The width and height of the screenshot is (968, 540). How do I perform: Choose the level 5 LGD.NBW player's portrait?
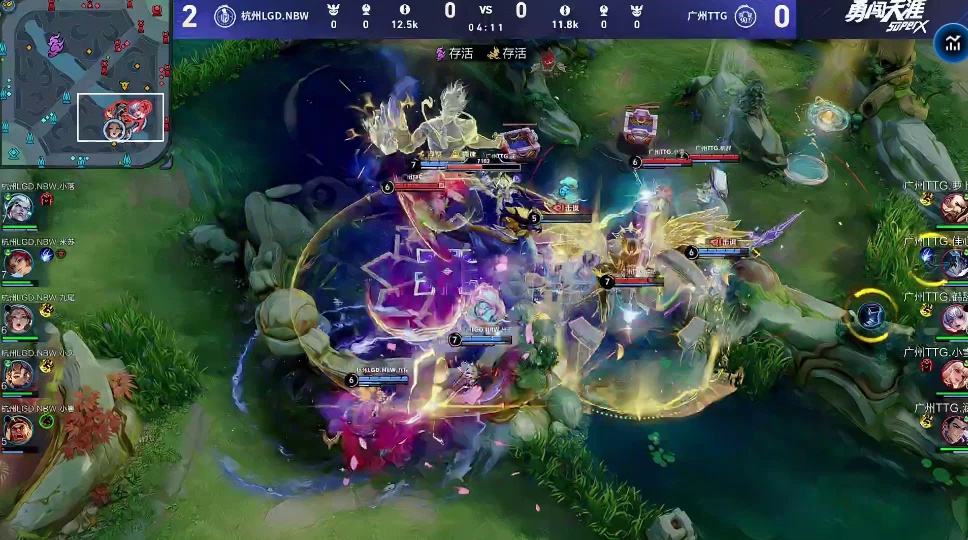(17, 430)
